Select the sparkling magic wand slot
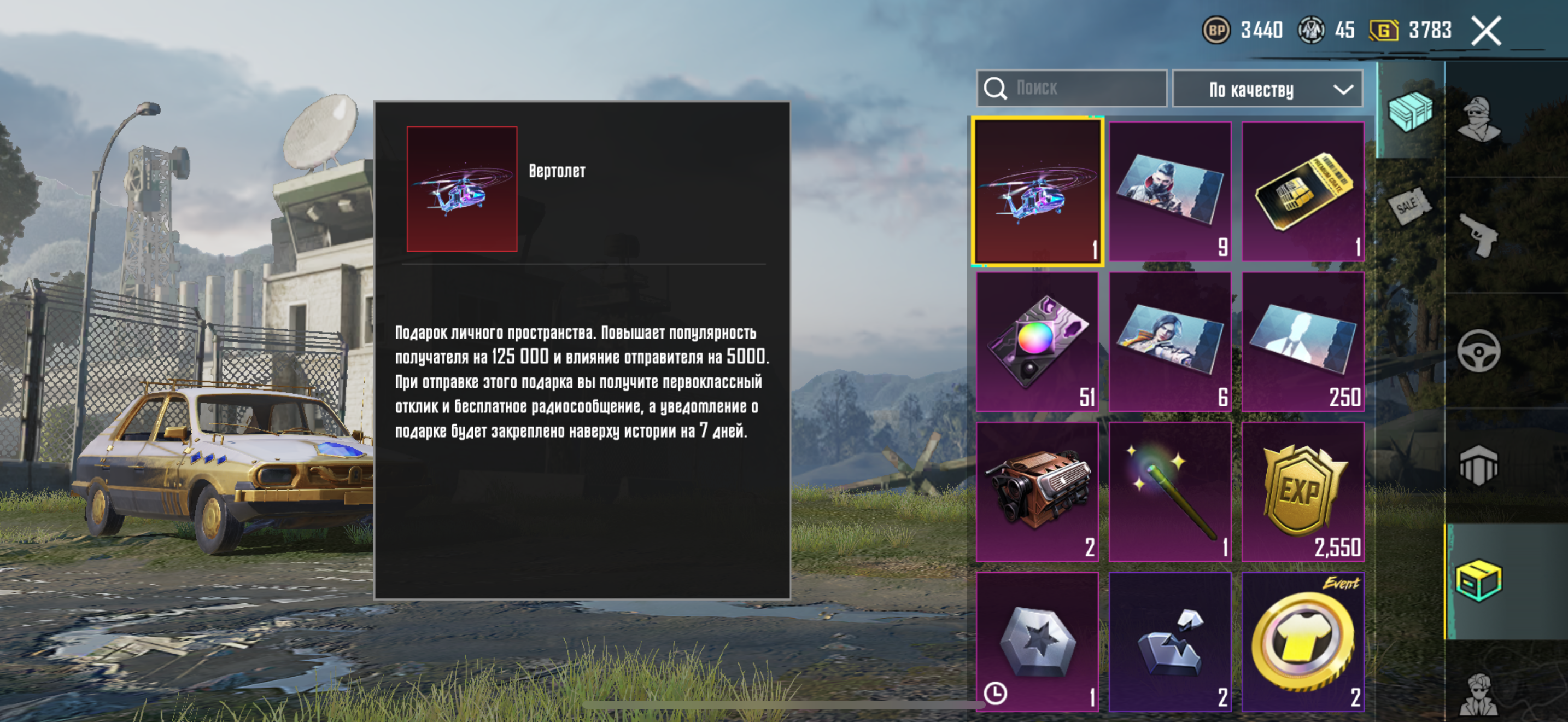1568x722 pixels. click(1170, 492)
